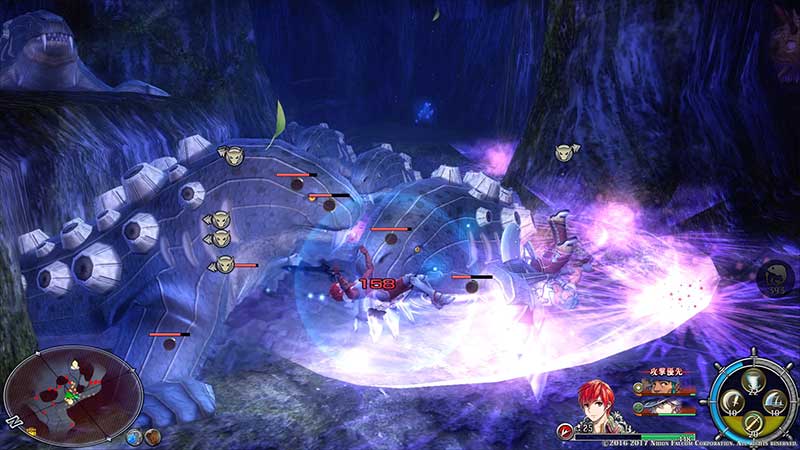Select the blue crystal icon beside minimap
The width and height of the screenshot is (800, 450).
(x=134, y=436)
